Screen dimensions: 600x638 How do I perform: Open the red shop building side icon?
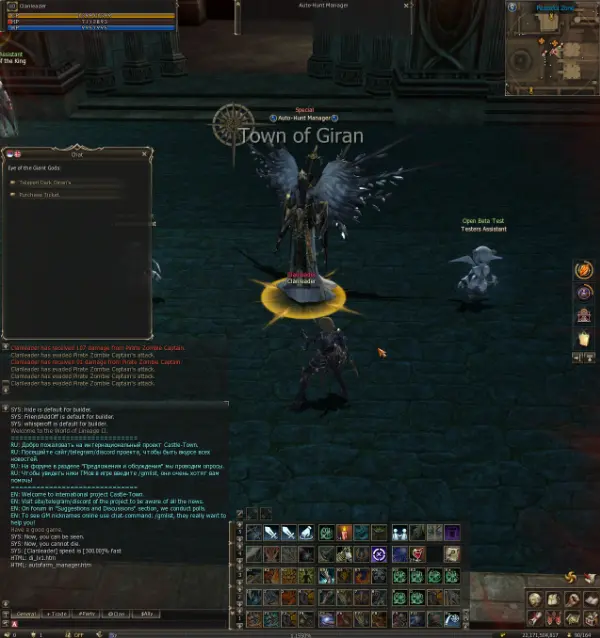[584, 316]
